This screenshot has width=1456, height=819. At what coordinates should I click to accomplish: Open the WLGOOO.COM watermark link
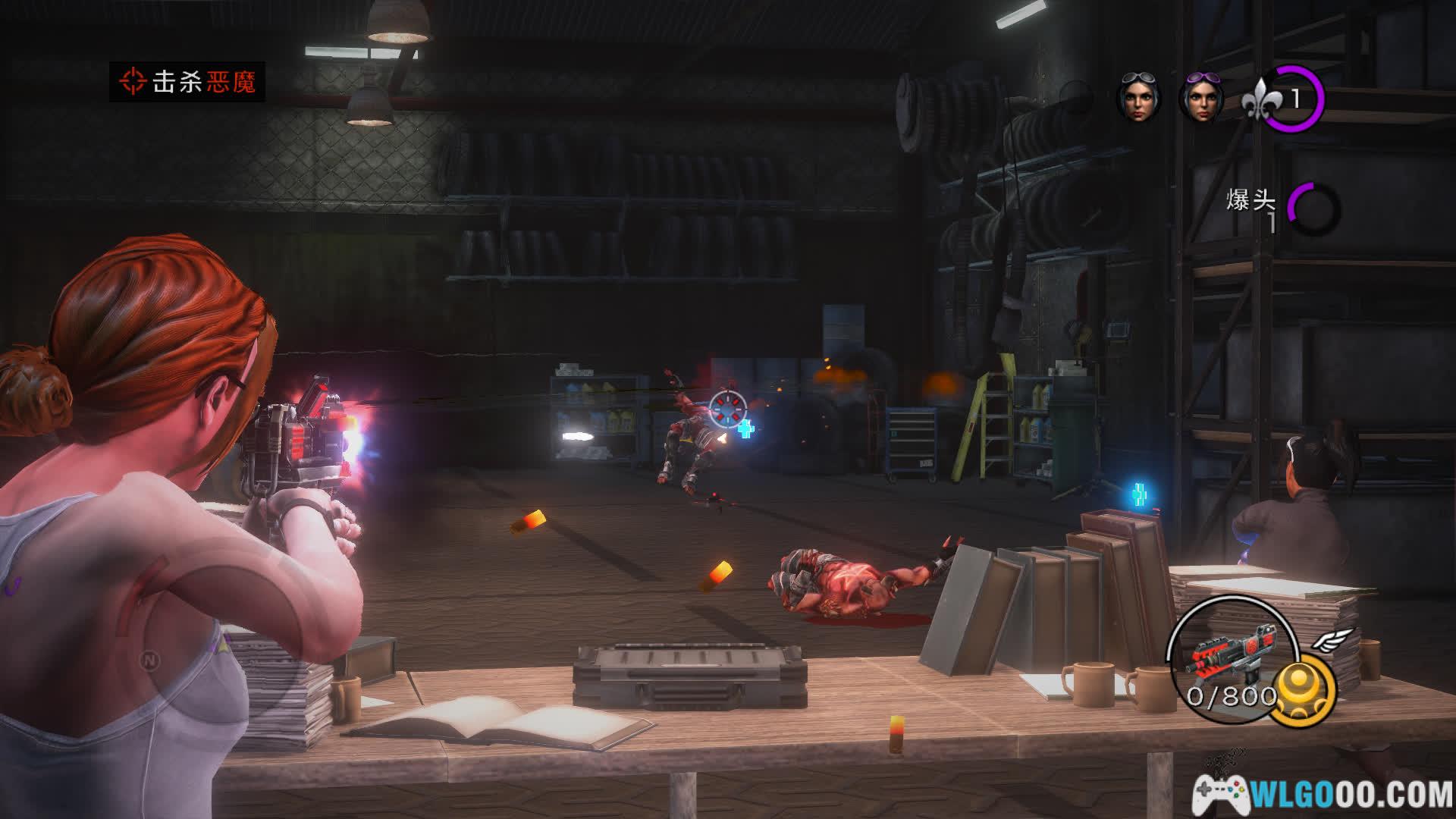[x=1323, y=794]
